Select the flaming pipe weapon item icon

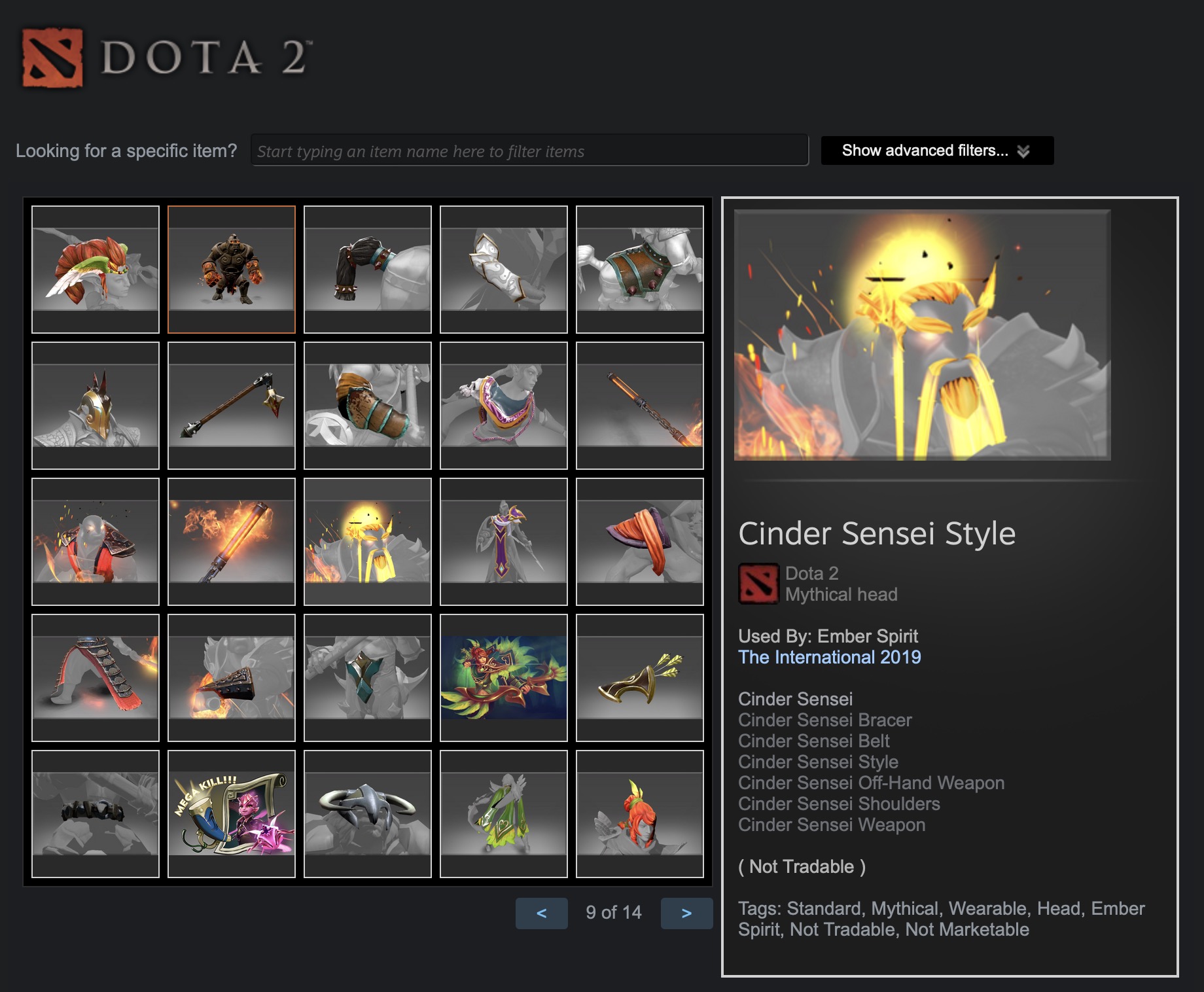[231, 540]
